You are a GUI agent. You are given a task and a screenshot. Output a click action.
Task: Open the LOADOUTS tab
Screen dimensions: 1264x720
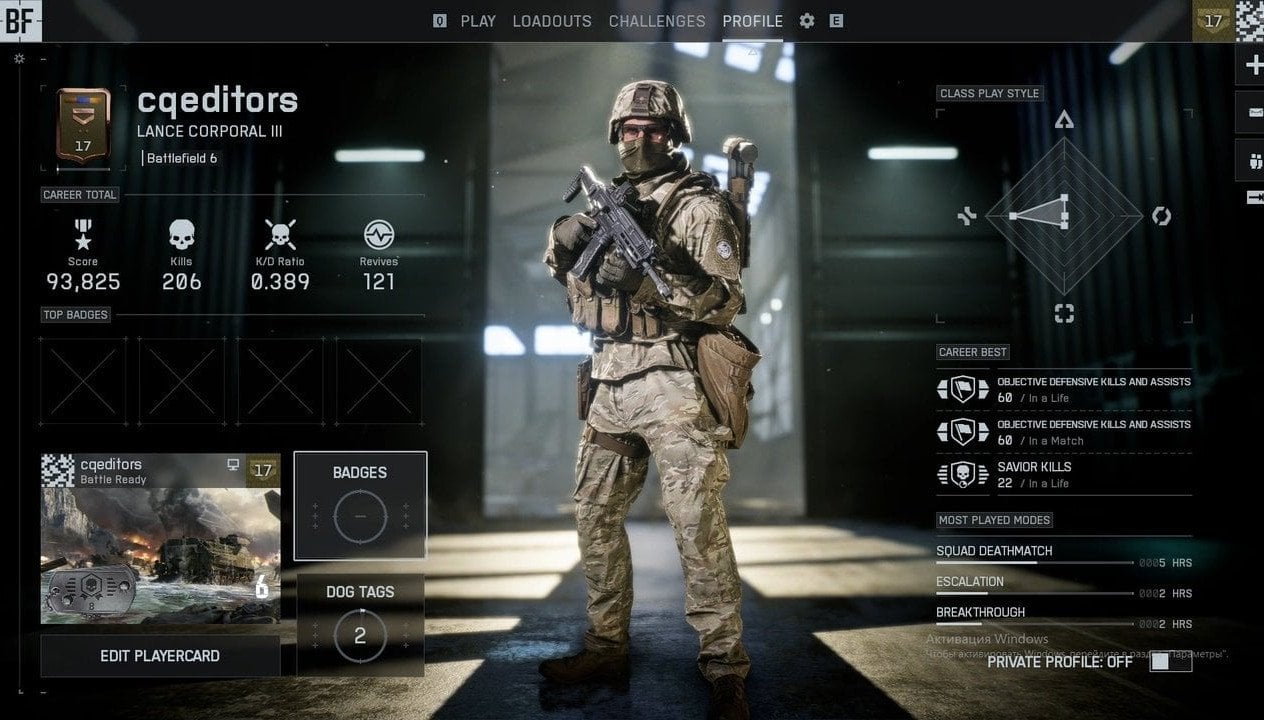[552, 21]
